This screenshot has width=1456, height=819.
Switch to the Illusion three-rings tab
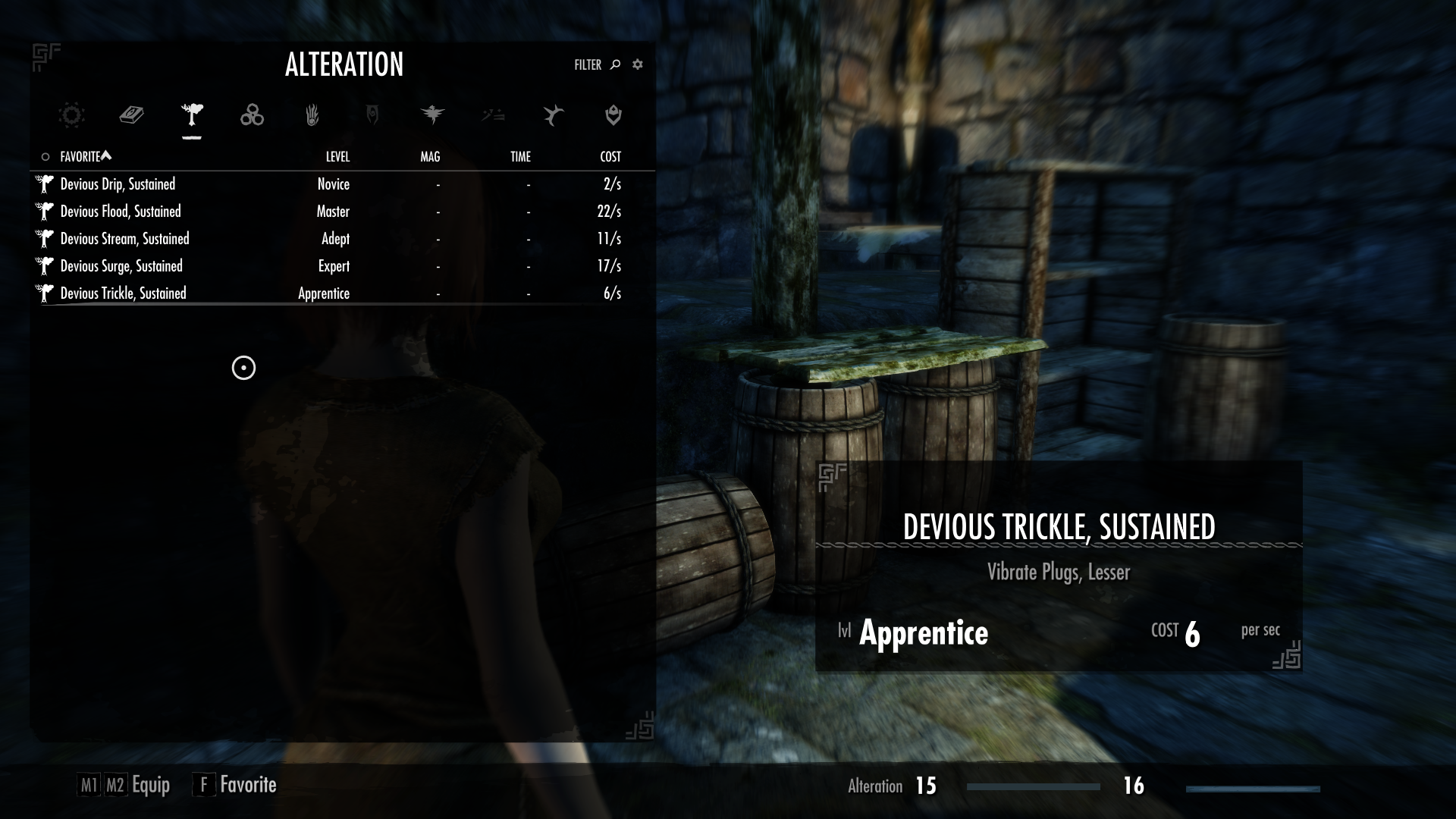coord(252,115)
